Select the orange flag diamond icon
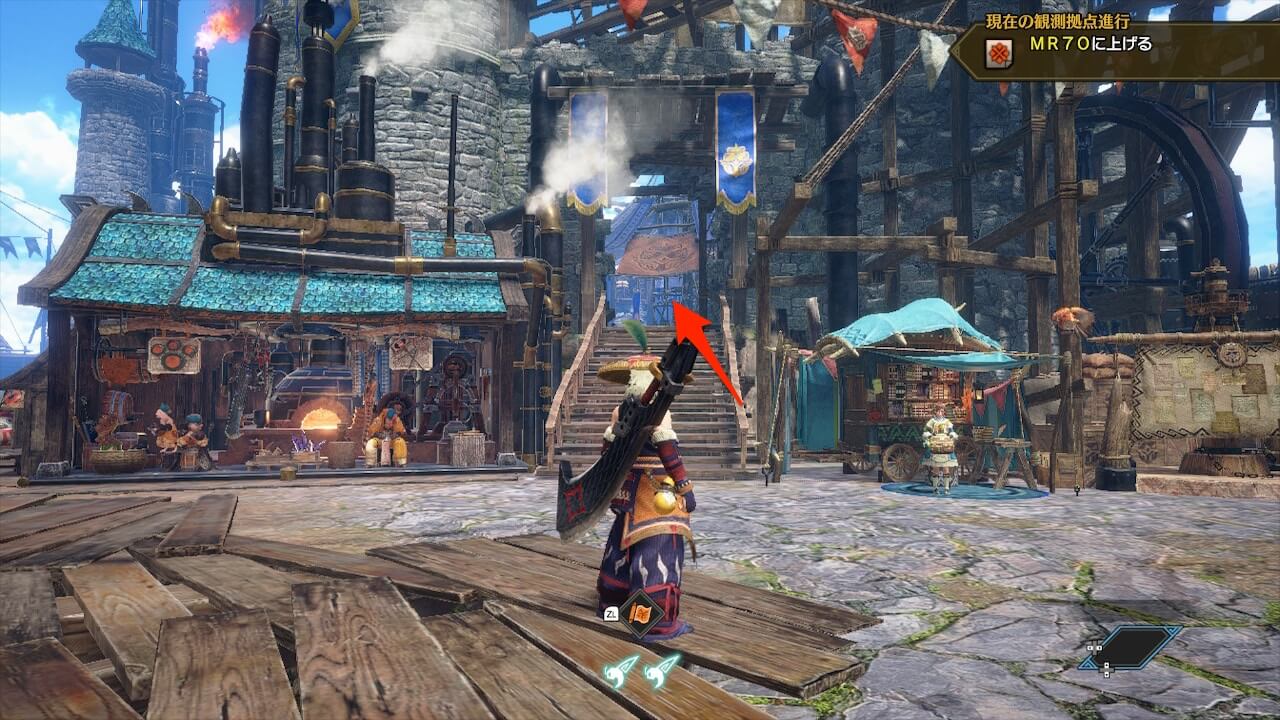 tap(638, 614)
